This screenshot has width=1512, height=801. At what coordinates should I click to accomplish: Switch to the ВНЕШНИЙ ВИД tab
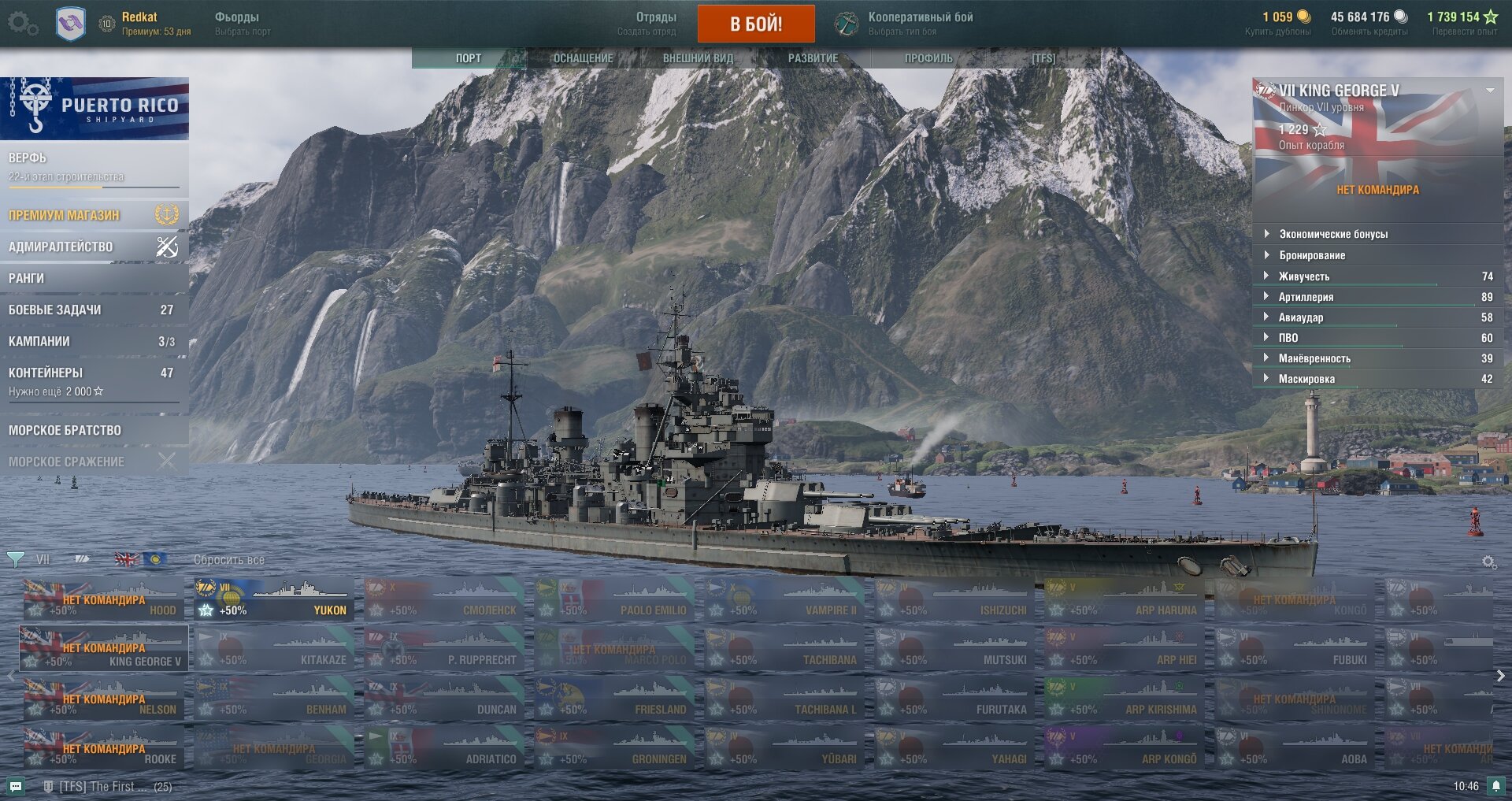[x=698, y=58]
